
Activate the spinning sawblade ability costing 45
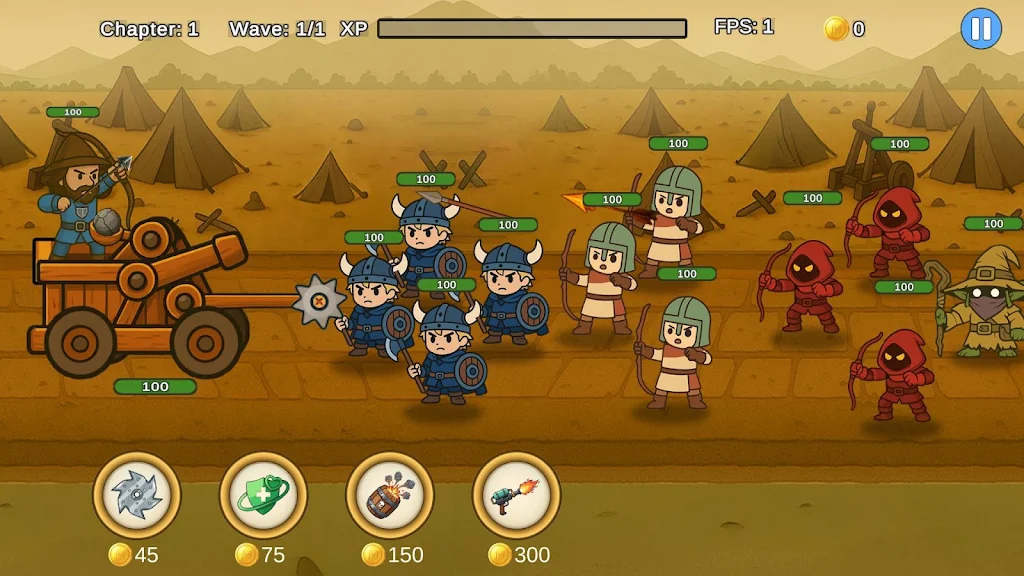tap(137, 495)
